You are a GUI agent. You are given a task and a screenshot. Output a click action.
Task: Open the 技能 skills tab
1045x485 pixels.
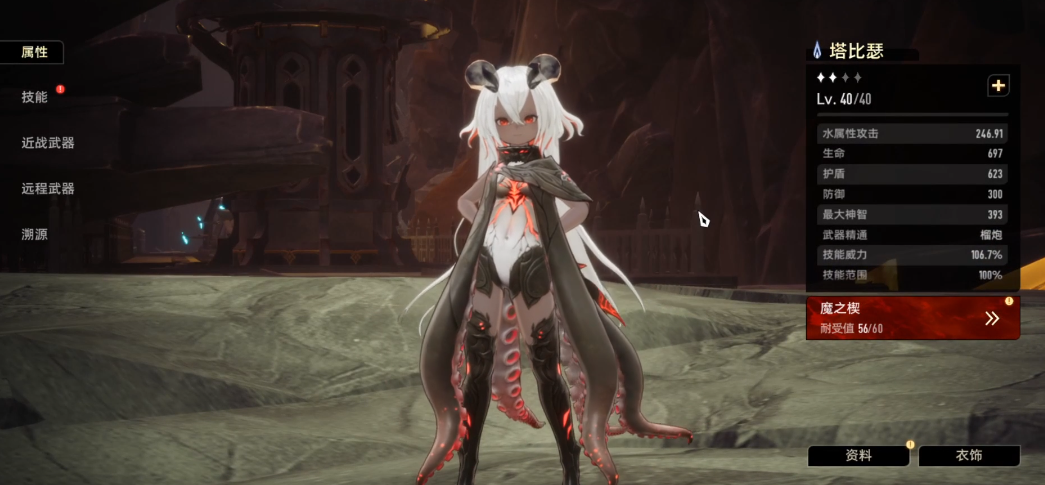34,97
